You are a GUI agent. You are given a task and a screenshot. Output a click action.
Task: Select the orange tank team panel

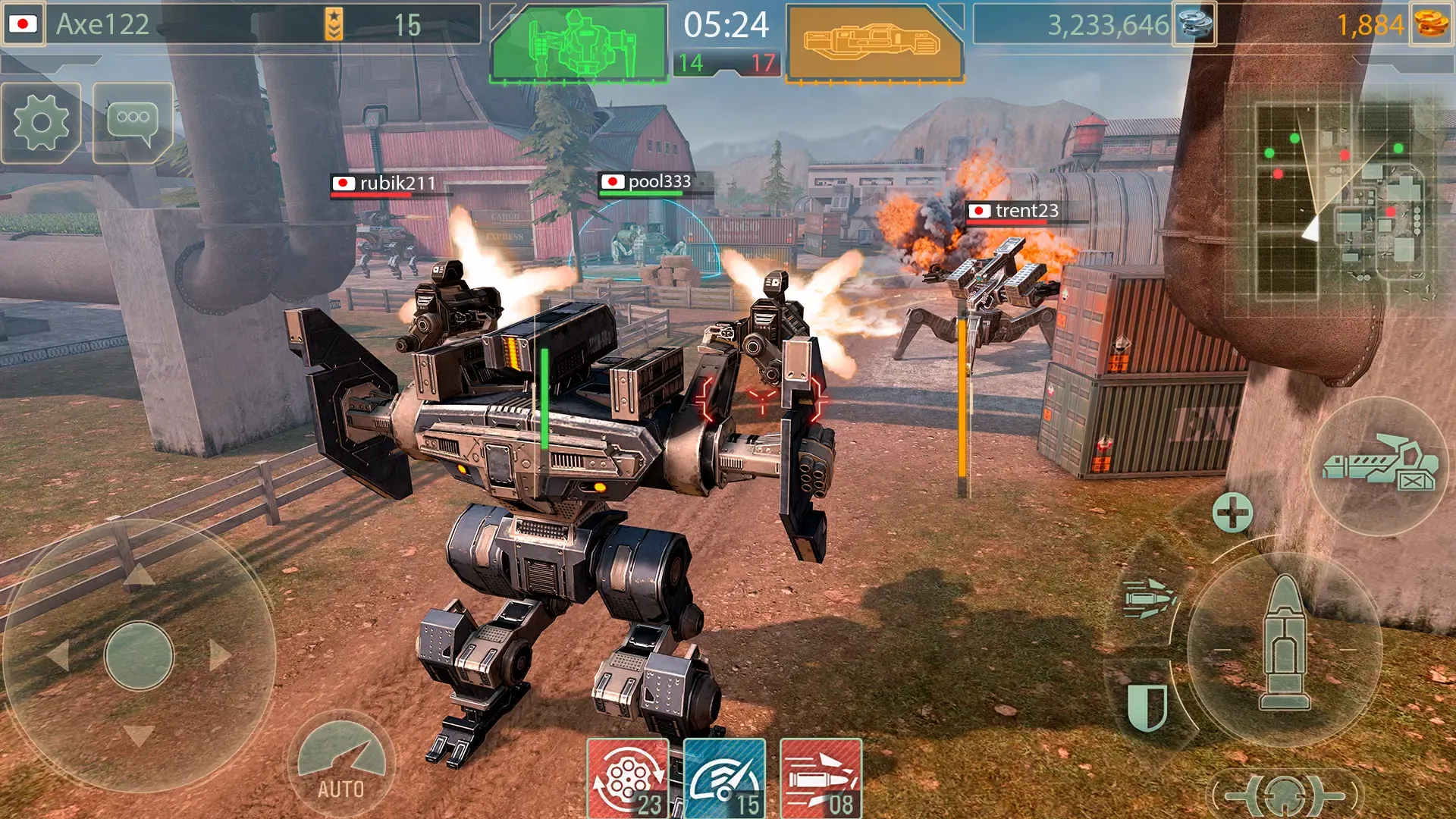tap(874, 43)
